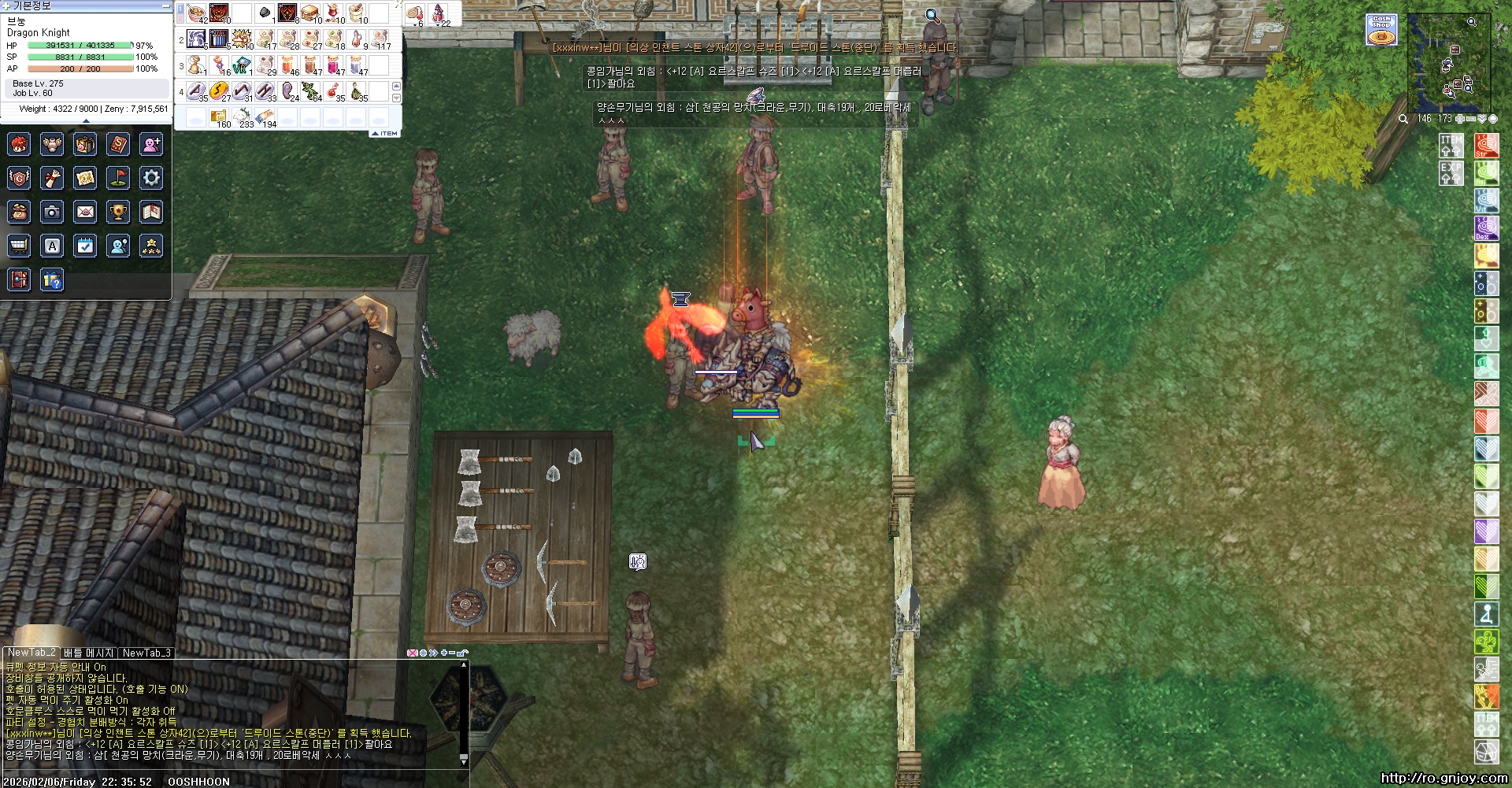
Task: Switch to the NewTab_3 chat tab
Action: [x=146, y=653]
